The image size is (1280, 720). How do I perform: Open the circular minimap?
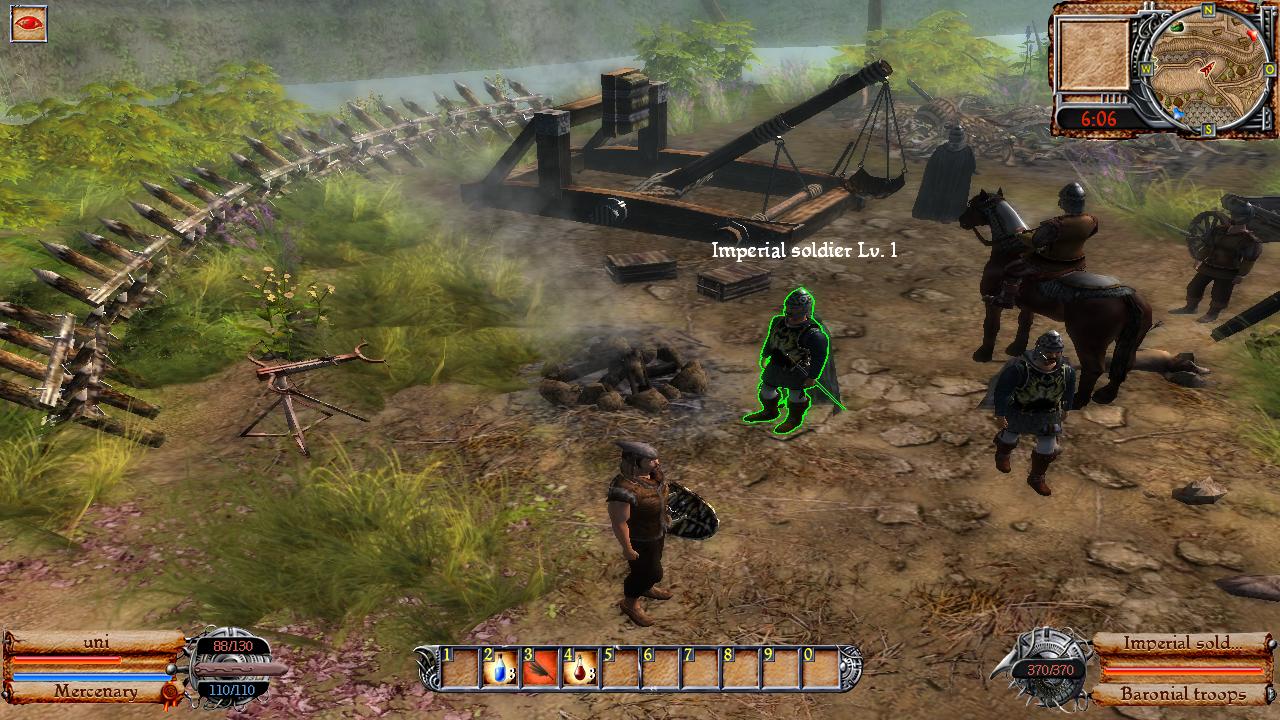1207,68
